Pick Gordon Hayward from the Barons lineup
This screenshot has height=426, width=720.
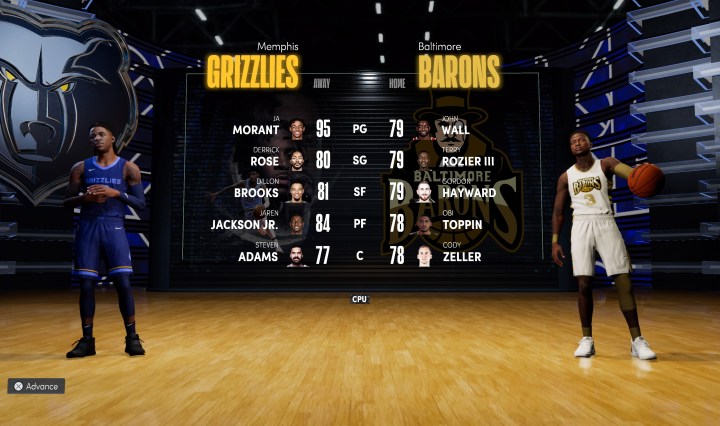pyautogui.click(x=468, y=193)
